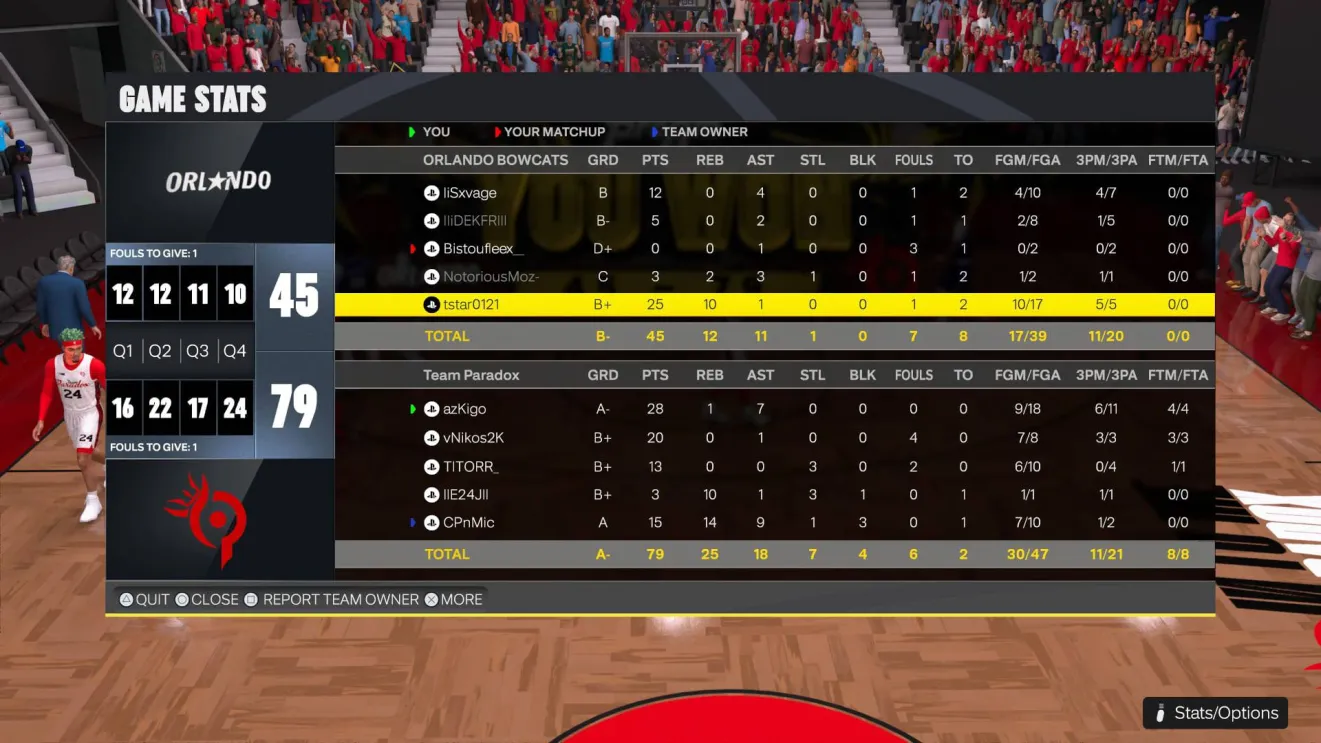
Task: Quit the game stats screen
Action: [x=144, y=600]
